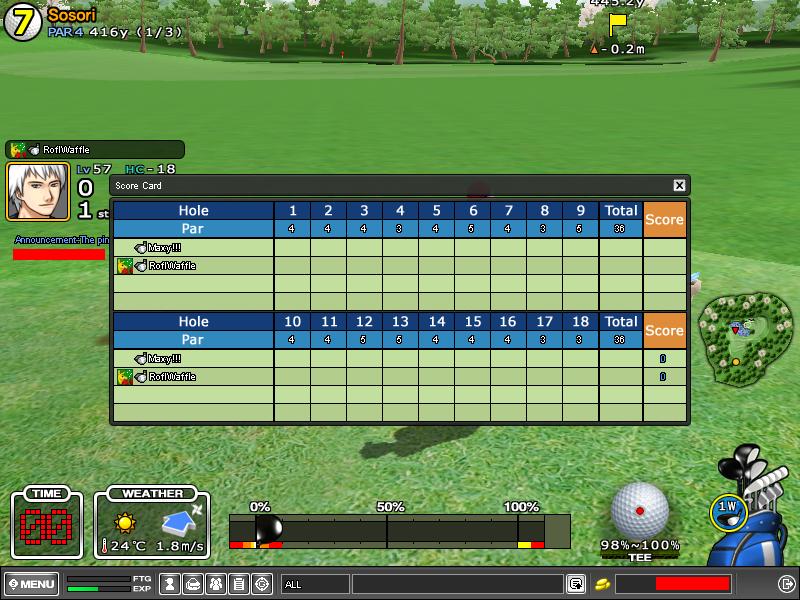Click the RoflWaffle character portrait
Viewport: 800px width, 600px height.
[38, 190]
